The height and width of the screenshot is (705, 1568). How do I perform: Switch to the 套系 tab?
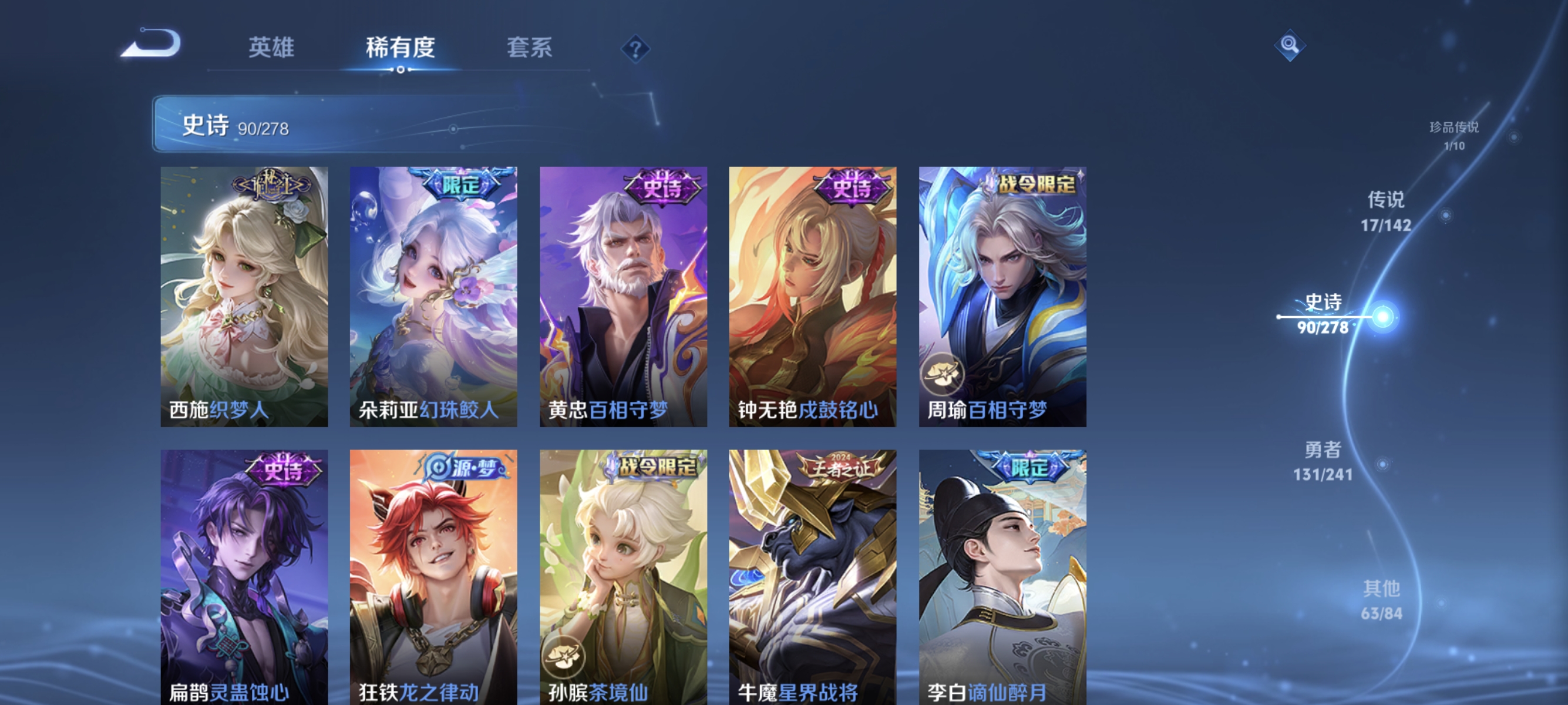click(x=531, y=49)
